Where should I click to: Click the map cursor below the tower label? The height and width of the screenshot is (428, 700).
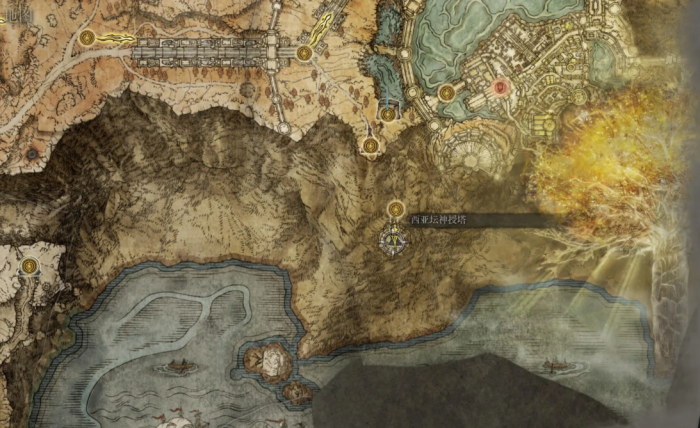[x=396, y=240]
